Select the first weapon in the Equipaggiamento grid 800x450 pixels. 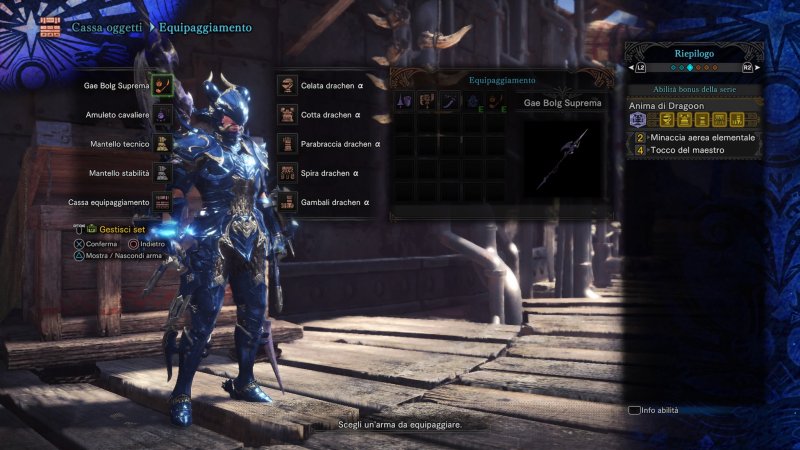(x=404, y=102)
